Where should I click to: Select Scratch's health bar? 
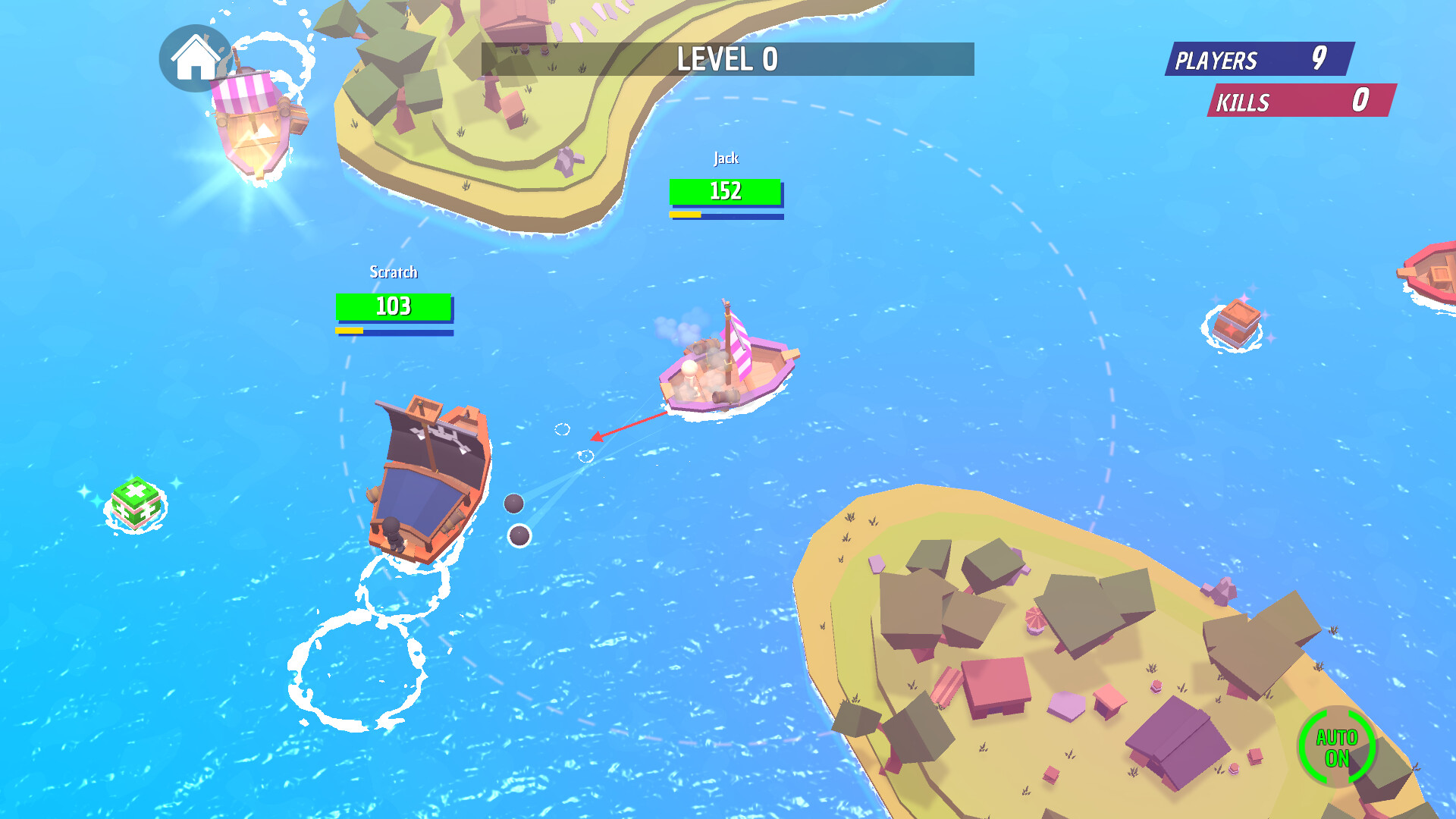coord(393,307)
